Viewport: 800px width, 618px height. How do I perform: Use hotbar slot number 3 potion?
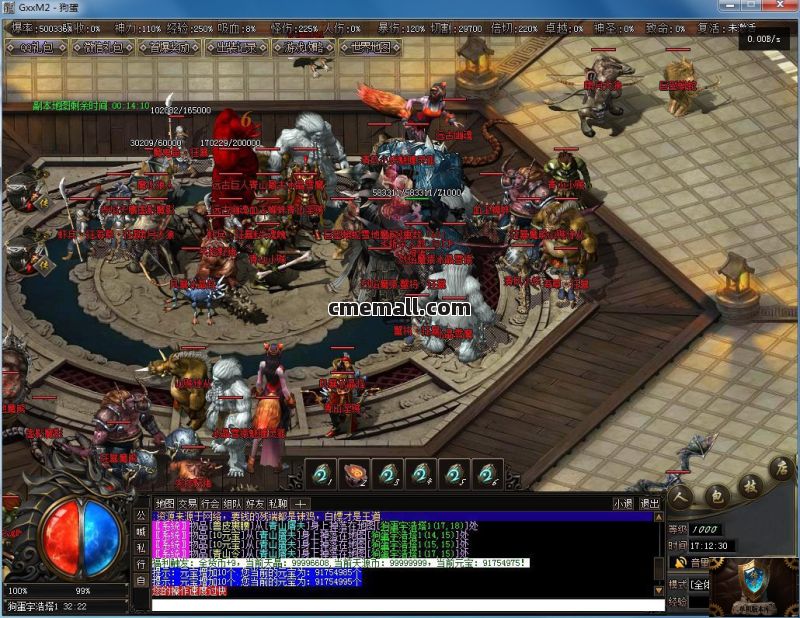coord(388,474)
